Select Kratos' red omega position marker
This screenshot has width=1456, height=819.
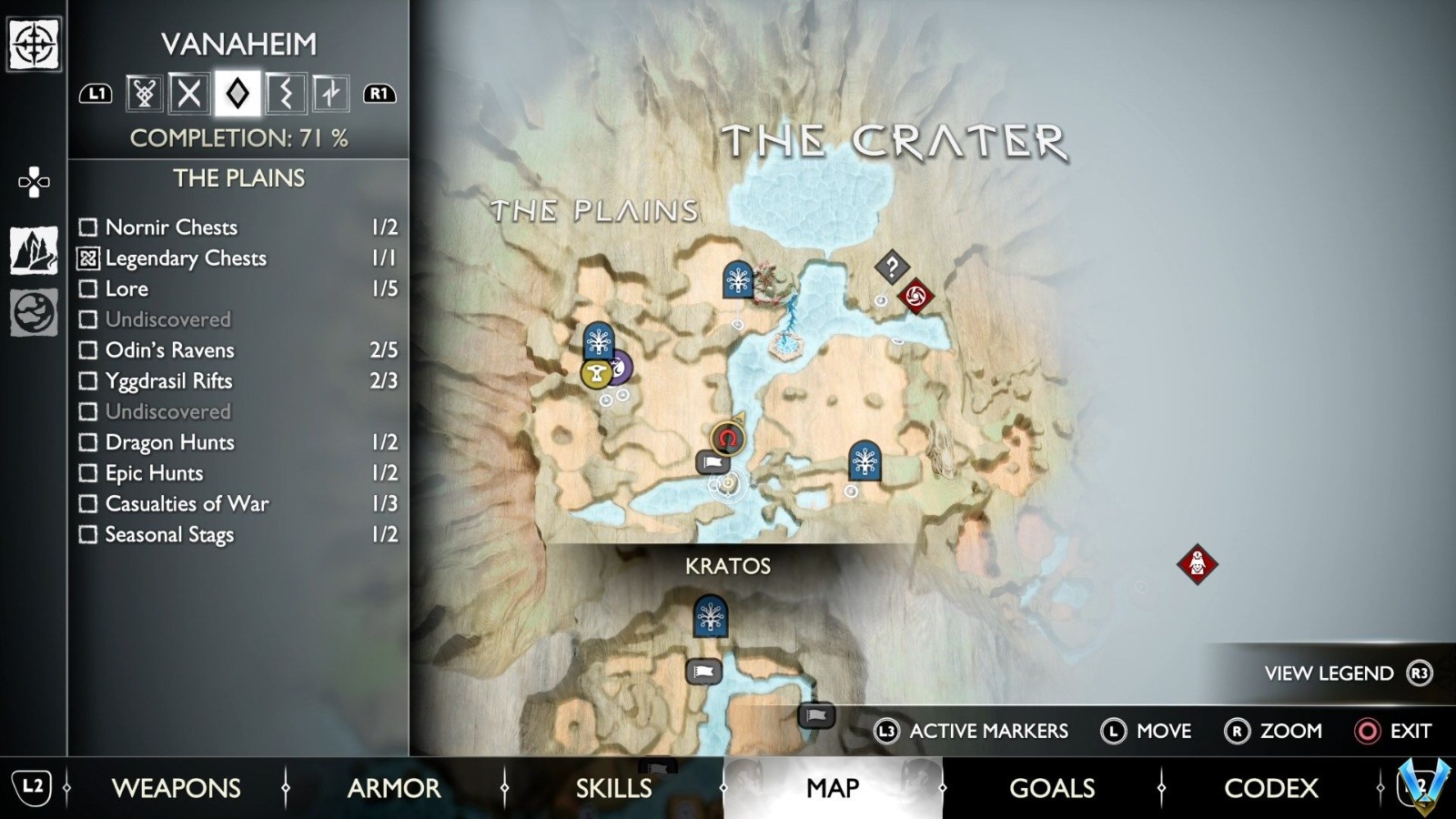(728, 440)
